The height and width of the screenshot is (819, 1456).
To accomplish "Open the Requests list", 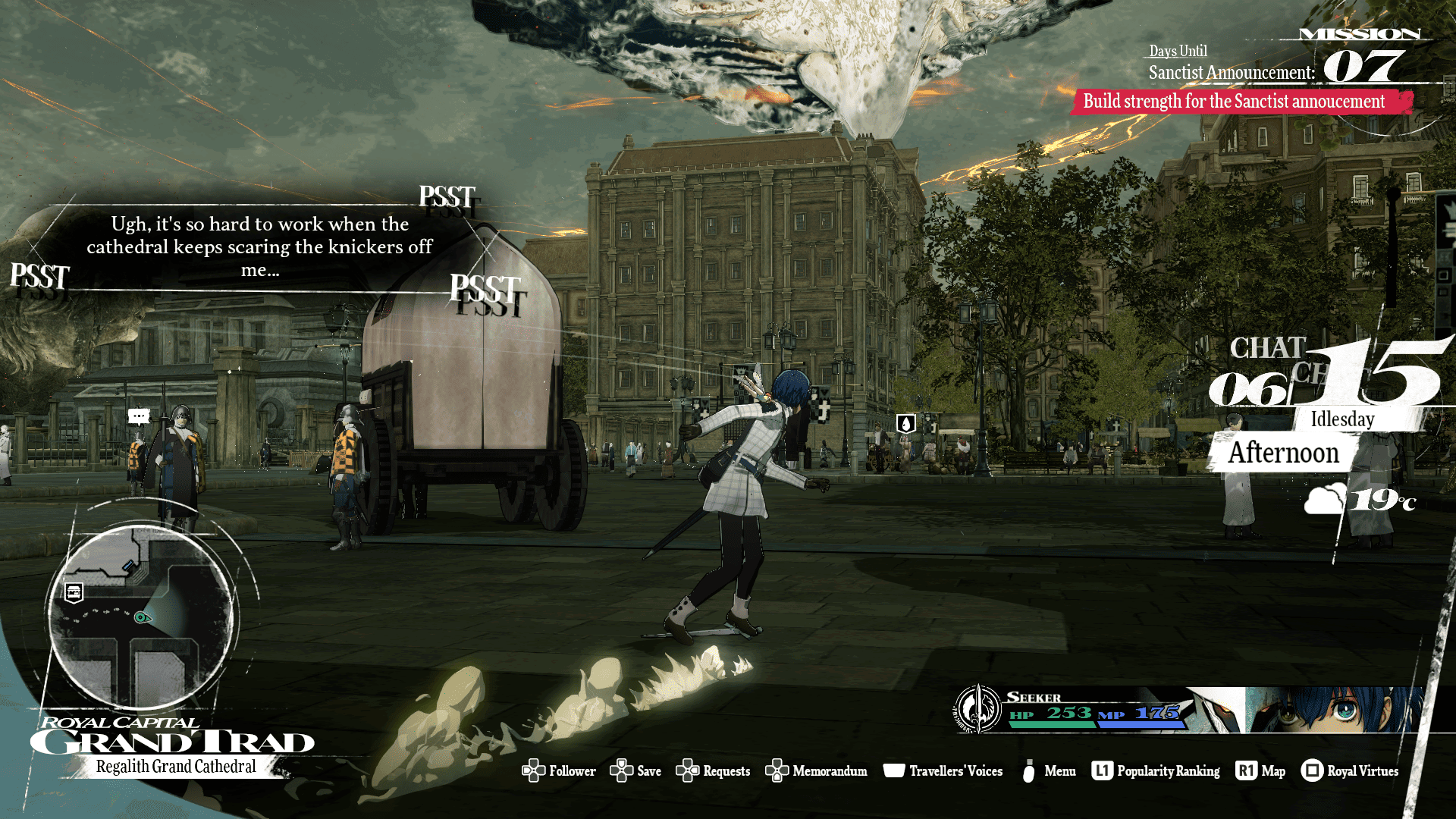I will coord(713,771).
